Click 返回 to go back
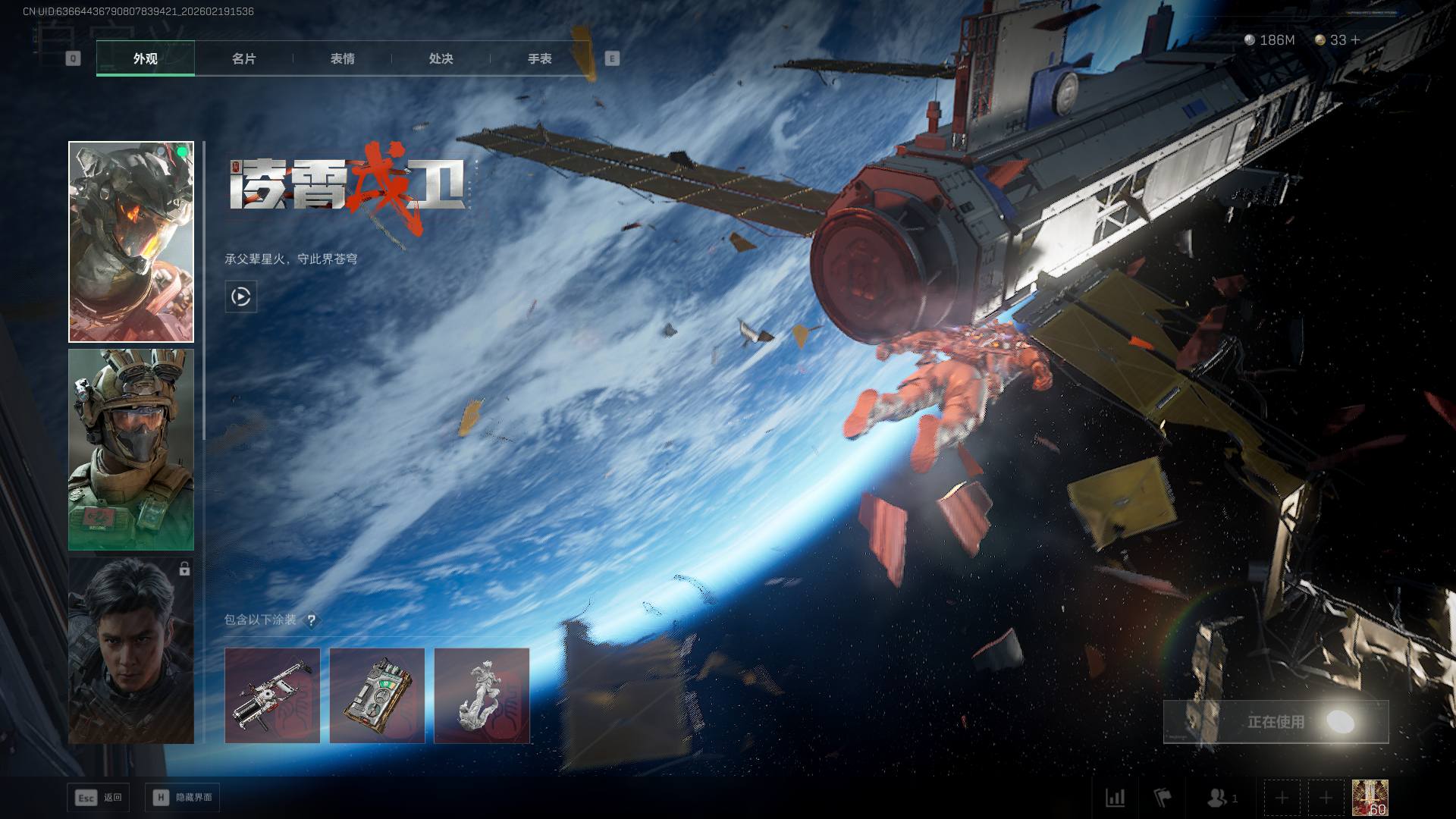This screenshot has height=819, width=1456. click(x=99, y=798)
